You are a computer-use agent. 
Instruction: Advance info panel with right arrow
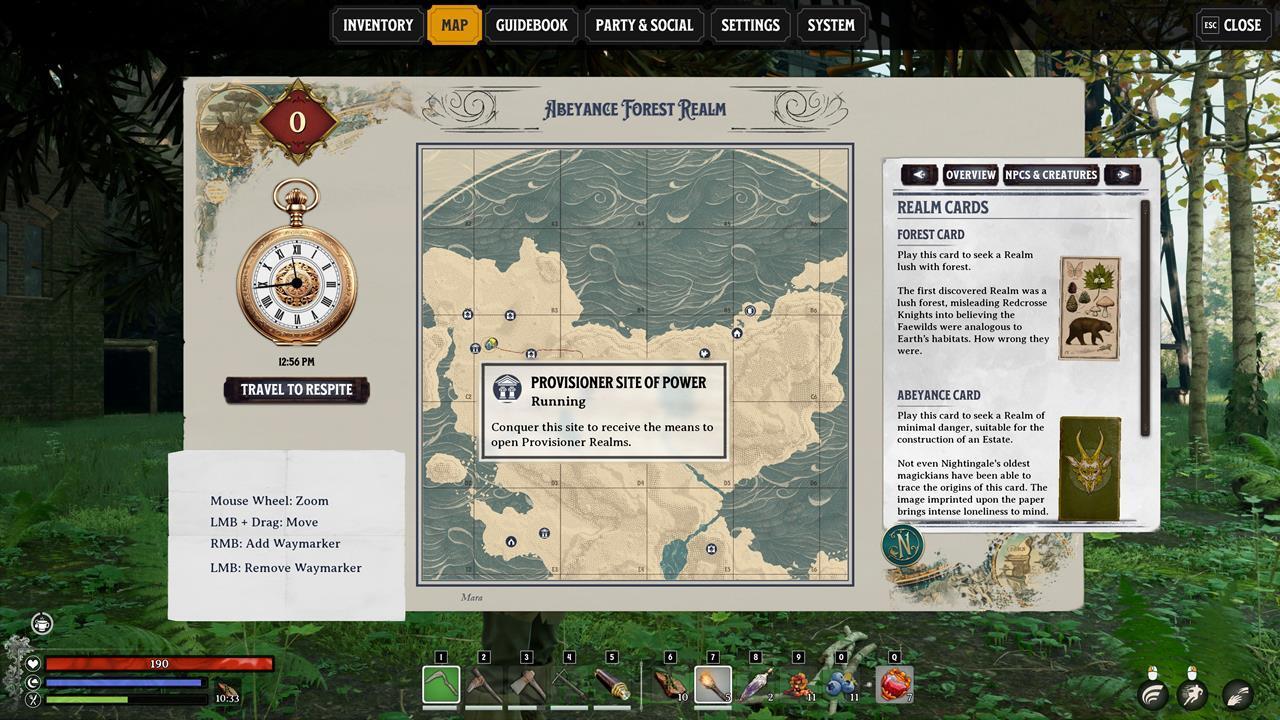point(1122,175)
